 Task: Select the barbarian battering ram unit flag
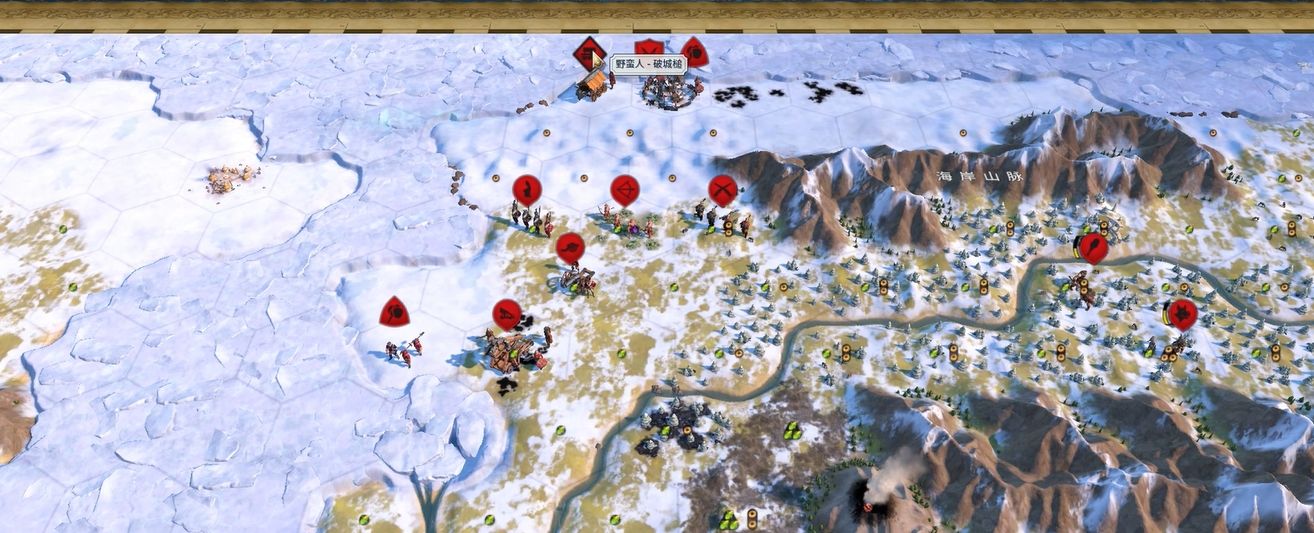click(589, 52)
